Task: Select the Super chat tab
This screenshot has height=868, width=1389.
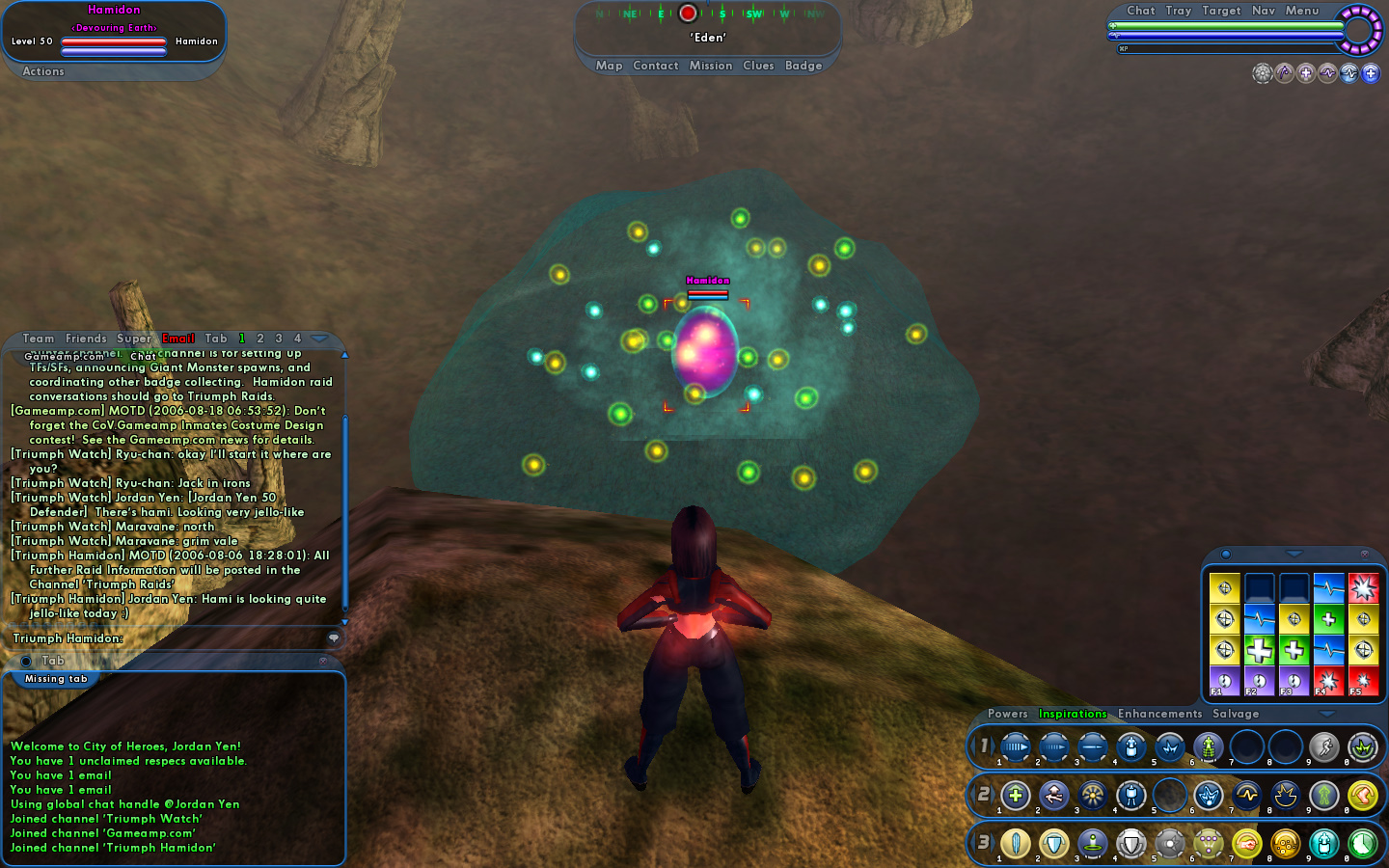Action: 134,339
